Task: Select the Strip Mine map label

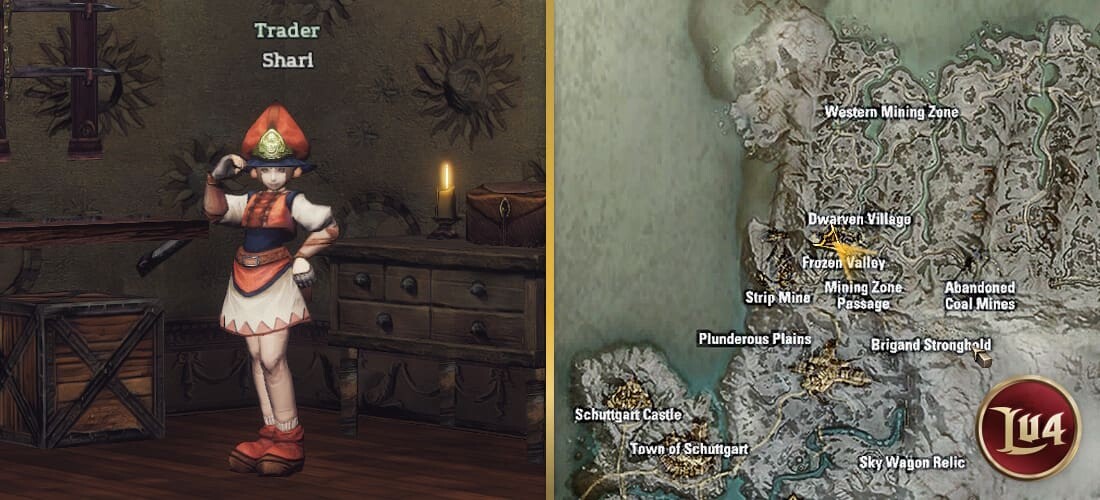Action: point(778,297)
